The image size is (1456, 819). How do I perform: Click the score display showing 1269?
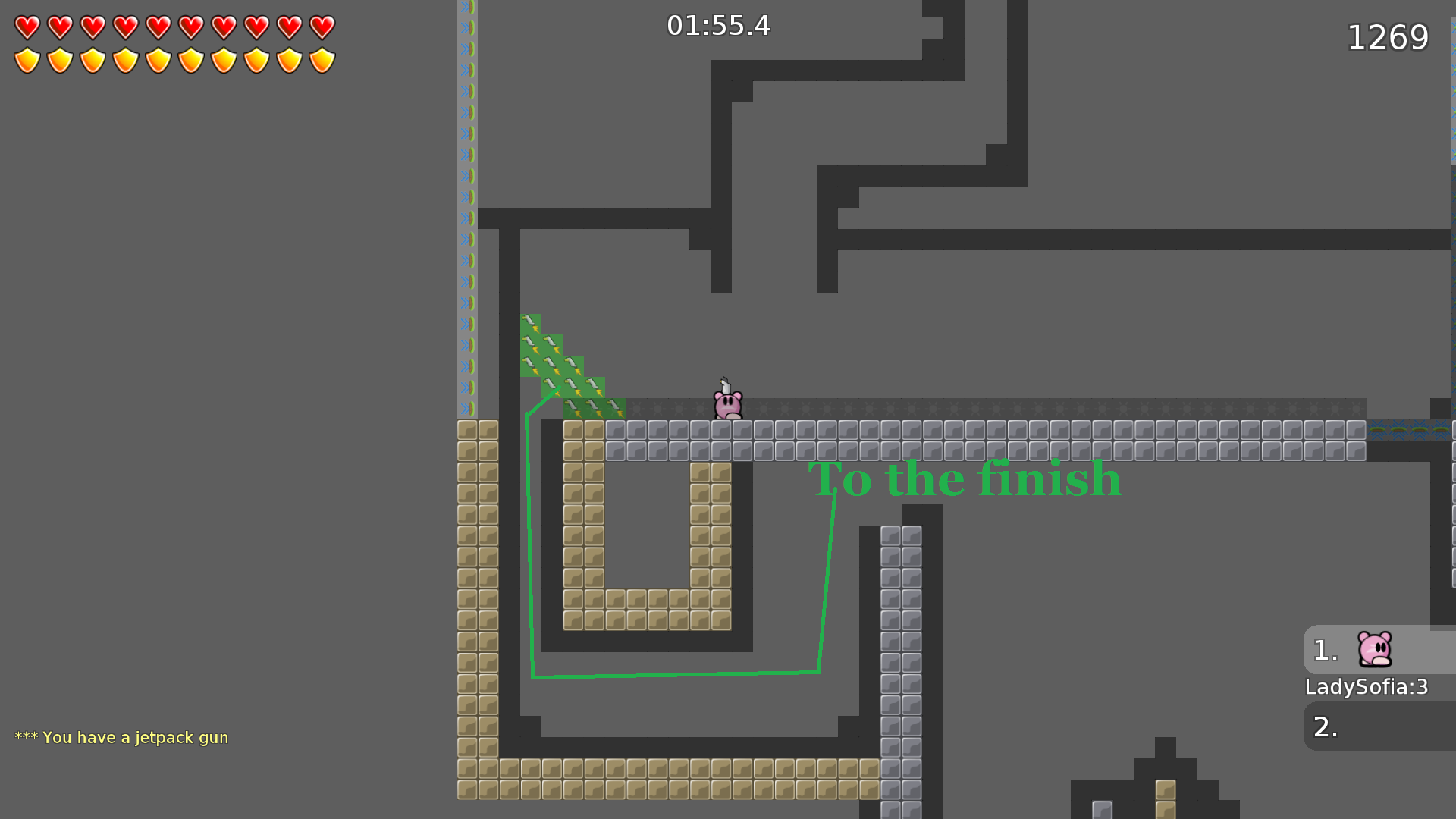1388,36
